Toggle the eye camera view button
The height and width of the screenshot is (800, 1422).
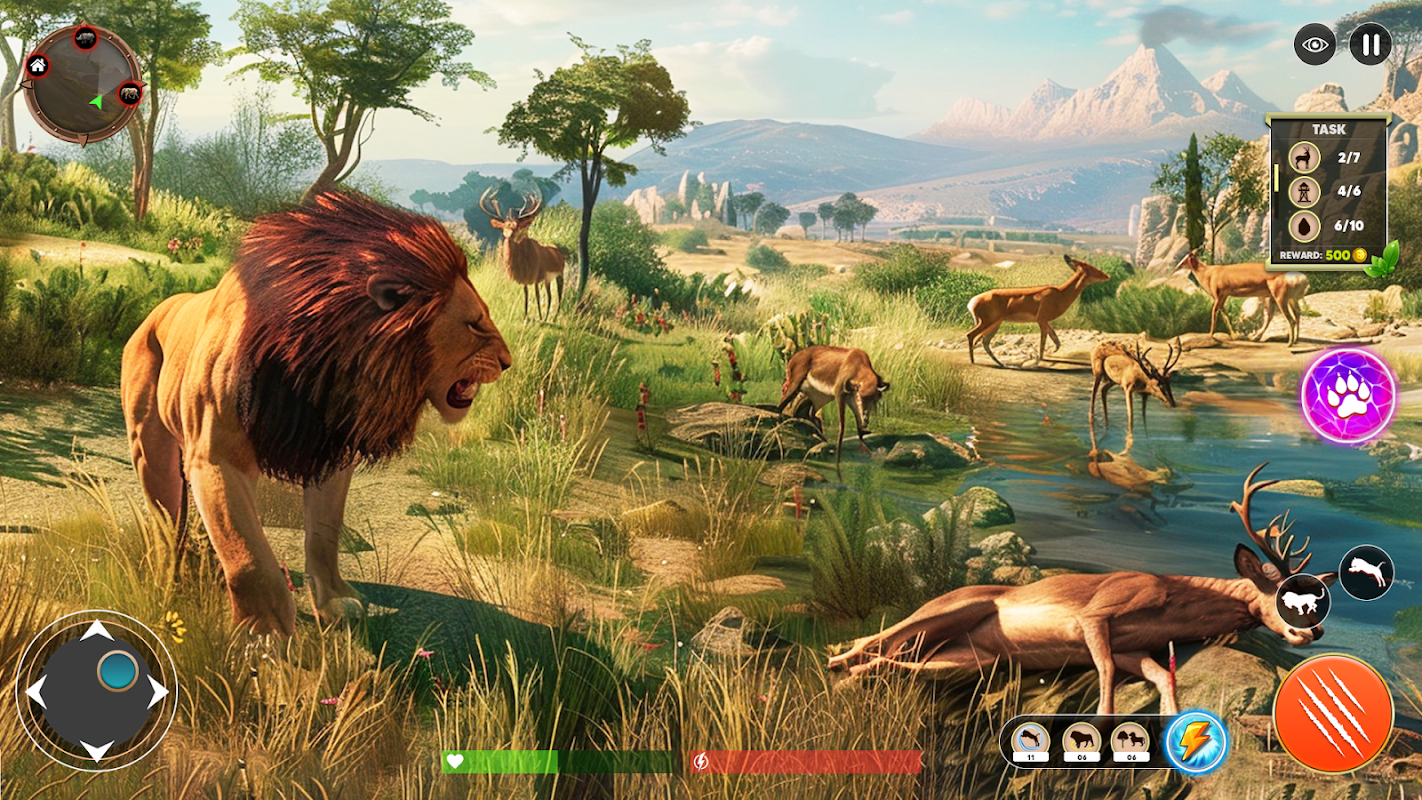point(1314,44)
